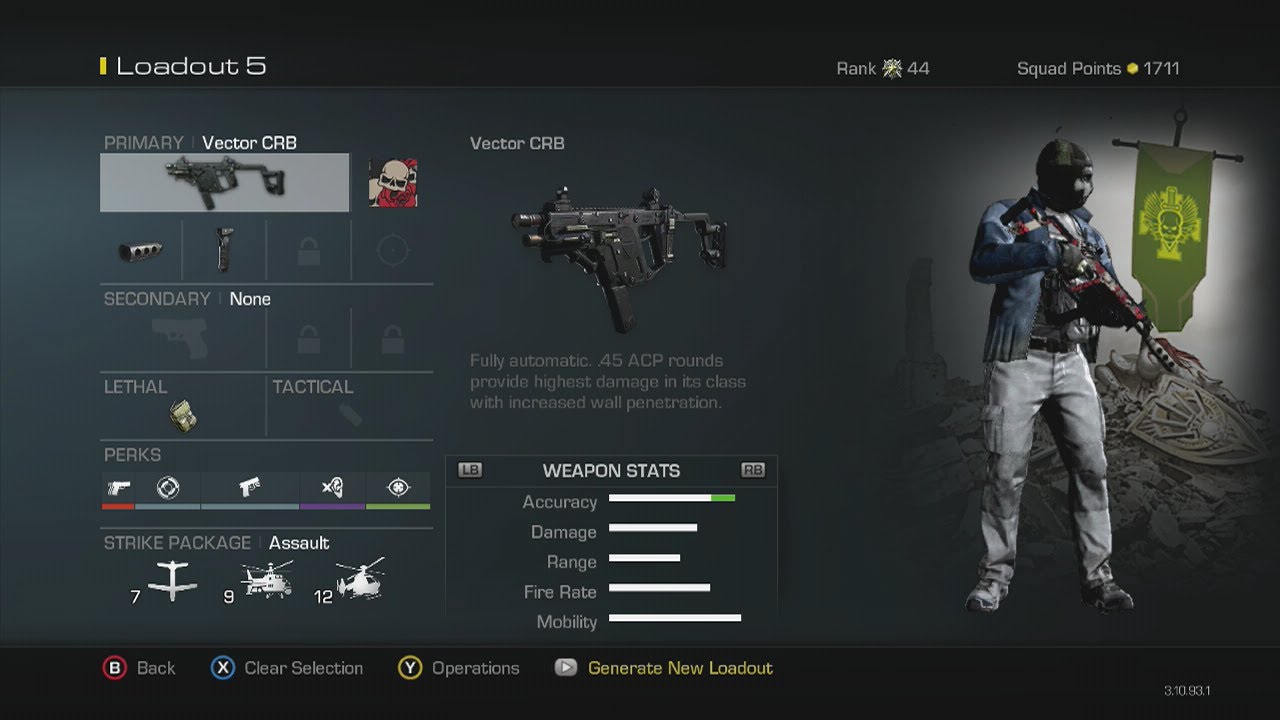The width and height of the screenshot is (1280, 720).
Task: Select the green-underlined crosshair perk
Action: pyautogui.click(x=398, y=488)
